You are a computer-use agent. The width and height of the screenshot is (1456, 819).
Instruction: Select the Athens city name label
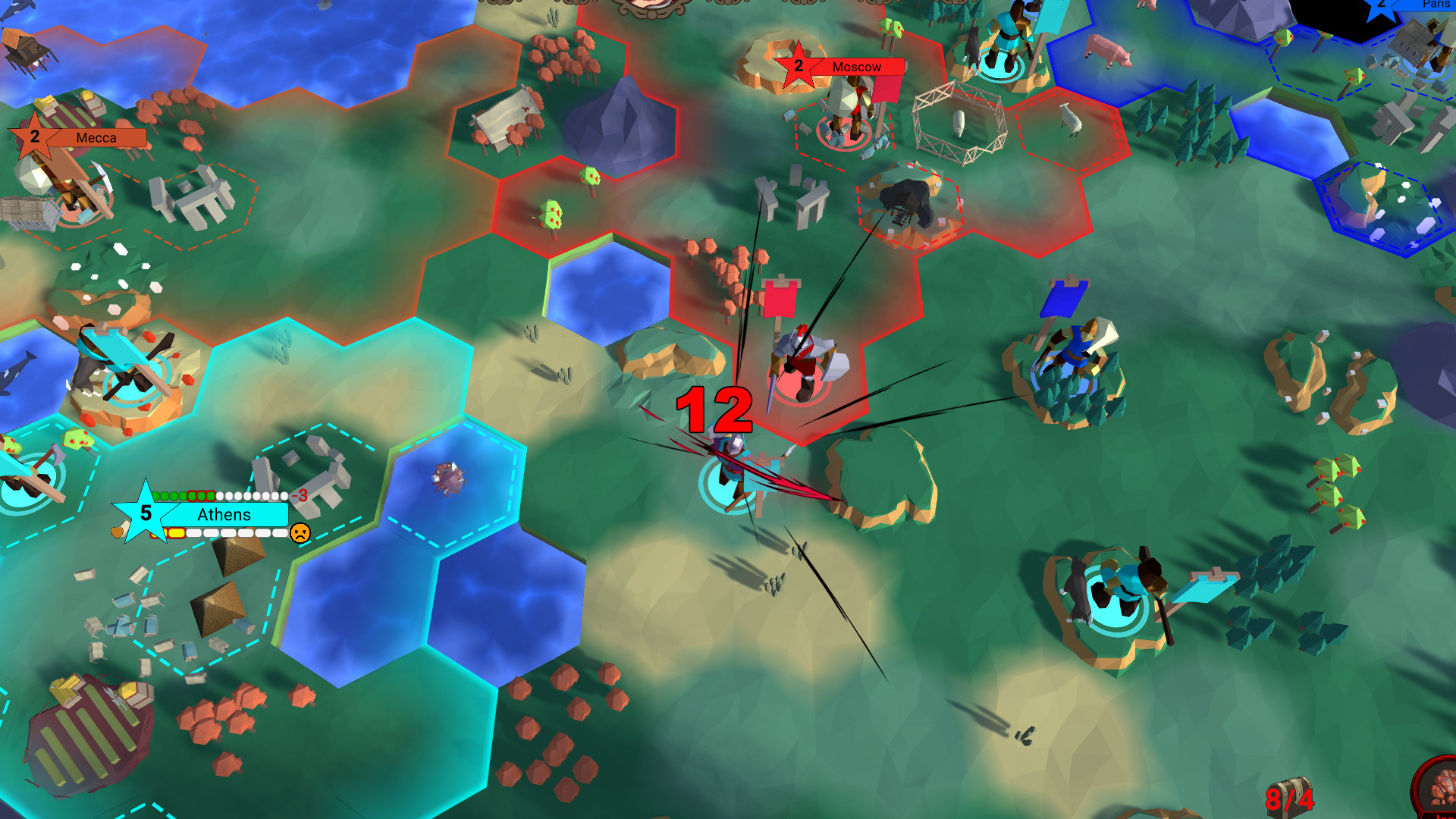coord(223,515)
